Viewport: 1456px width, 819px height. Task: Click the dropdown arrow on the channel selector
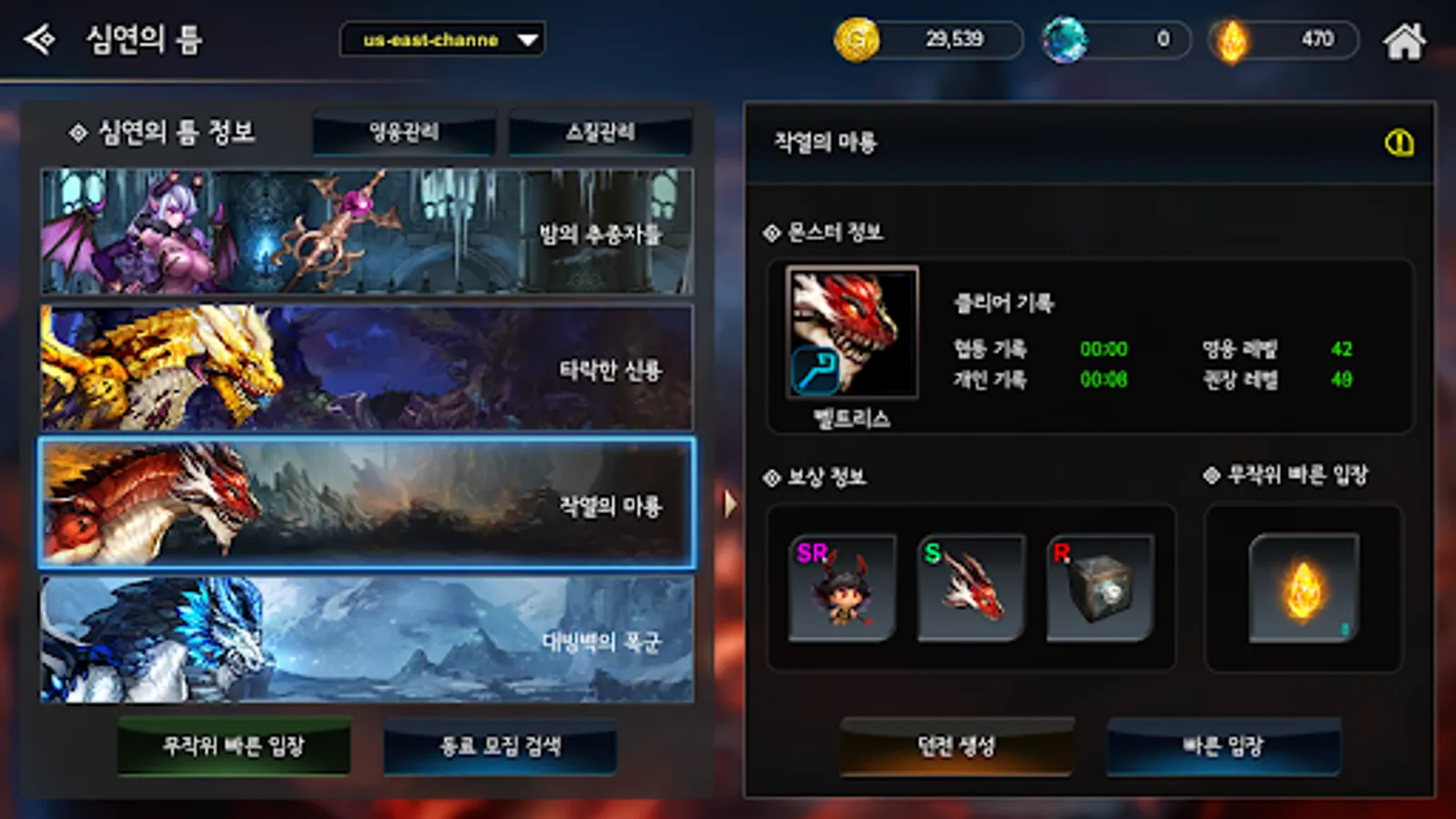(x=526, y=39)
